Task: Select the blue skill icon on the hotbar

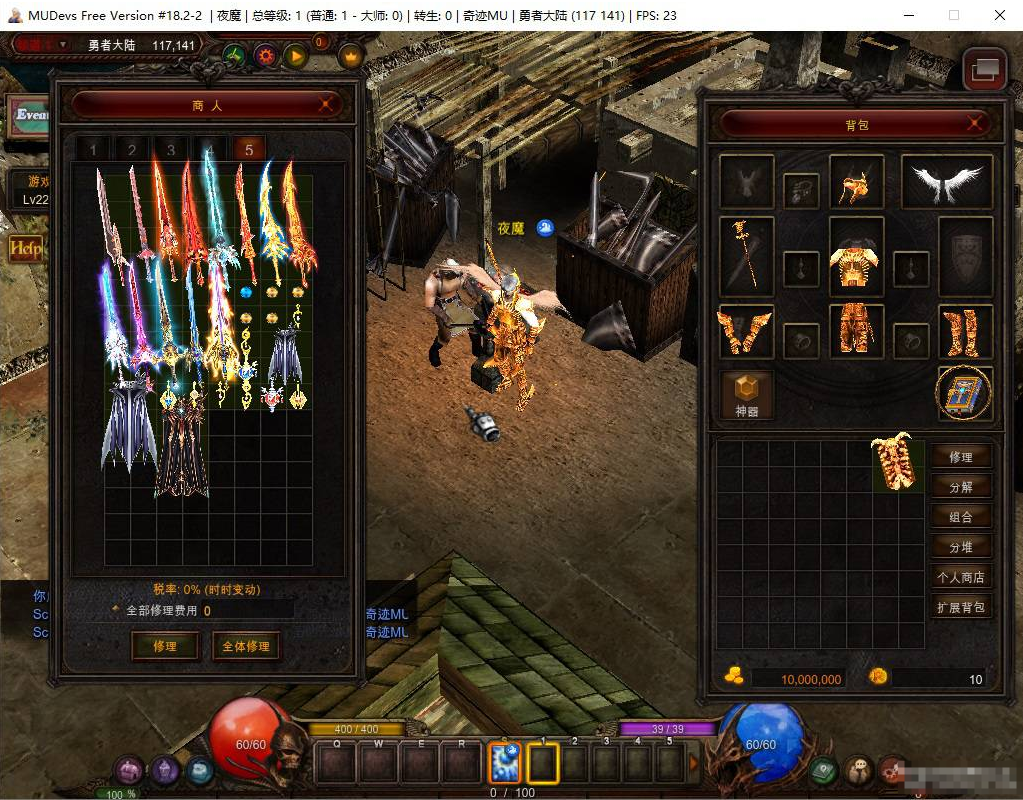Action: tap(503, 764)
